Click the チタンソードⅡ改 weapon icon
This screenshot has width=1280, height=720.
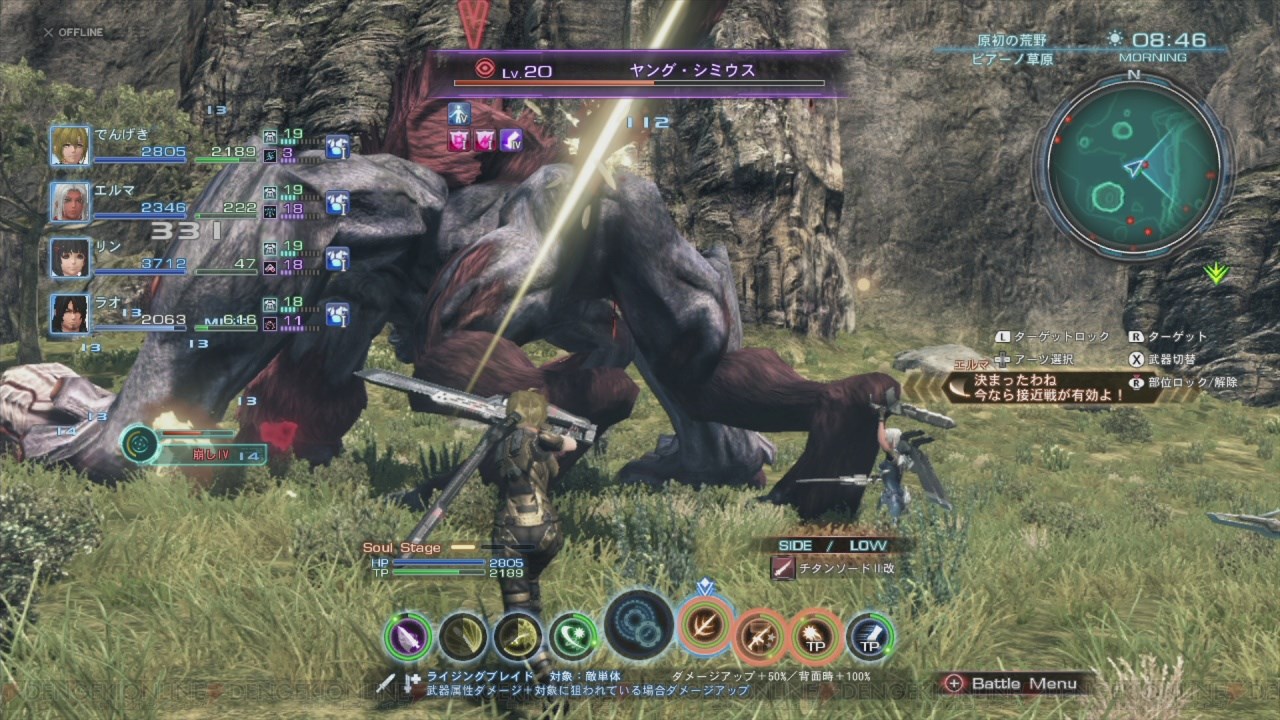(784, 568)
